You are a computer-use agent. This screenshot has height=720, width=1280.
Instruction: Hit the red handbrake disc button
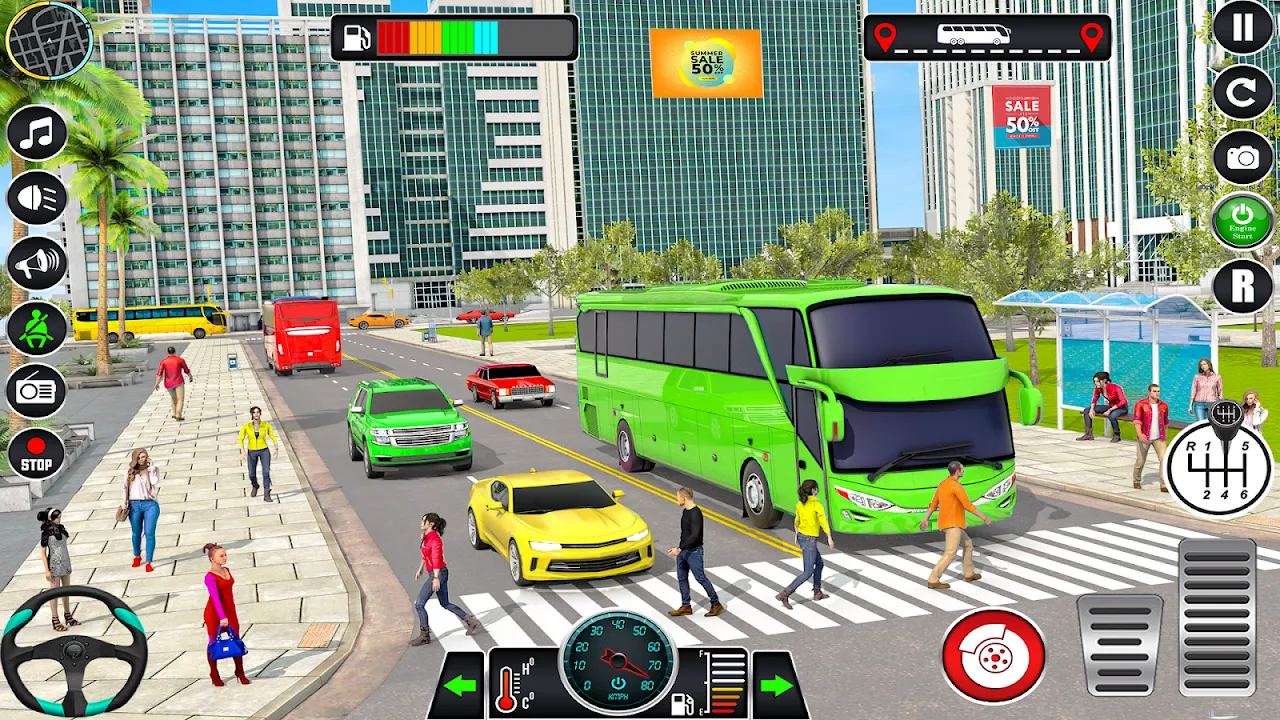993,656
